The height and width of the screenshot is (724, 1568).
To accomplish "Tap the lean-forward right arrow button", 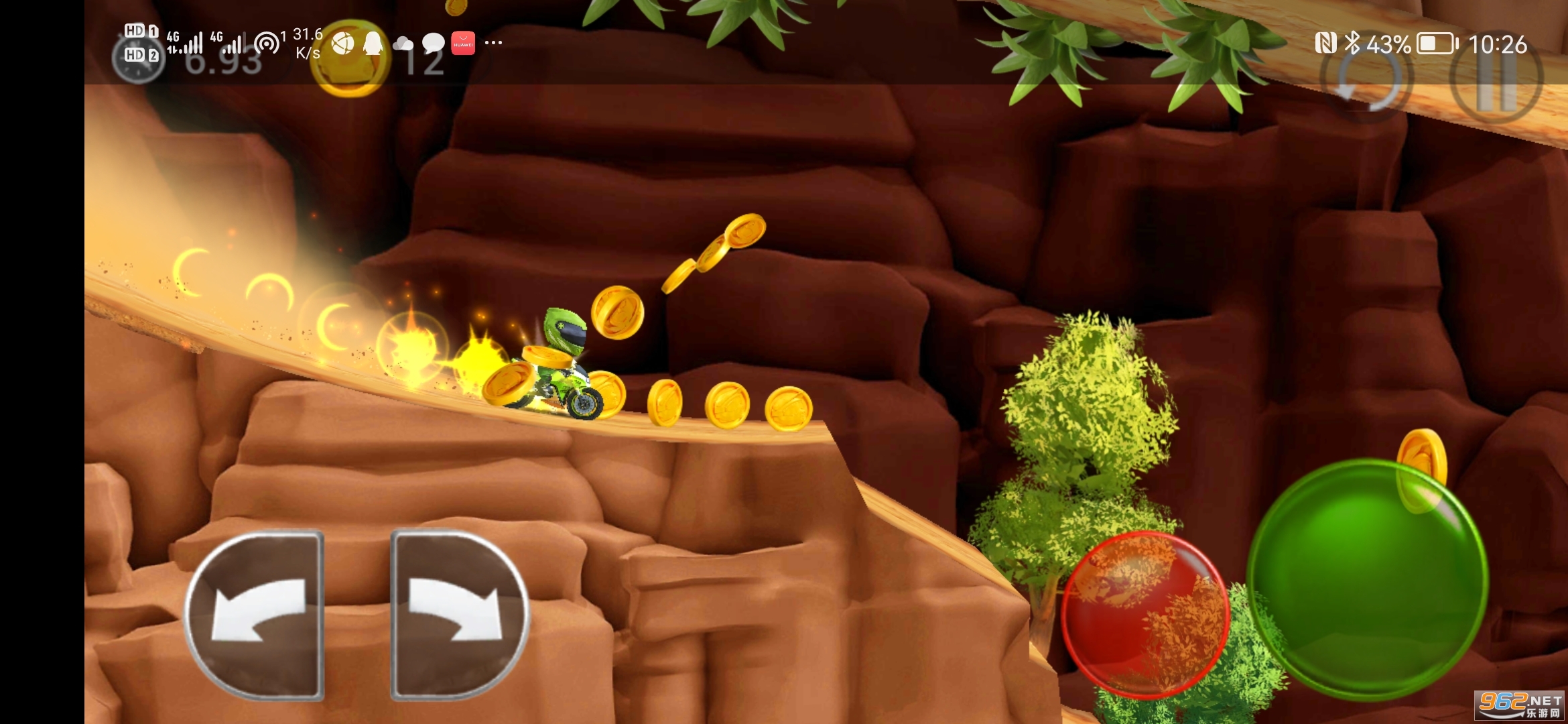I will (x=460, y=615).
